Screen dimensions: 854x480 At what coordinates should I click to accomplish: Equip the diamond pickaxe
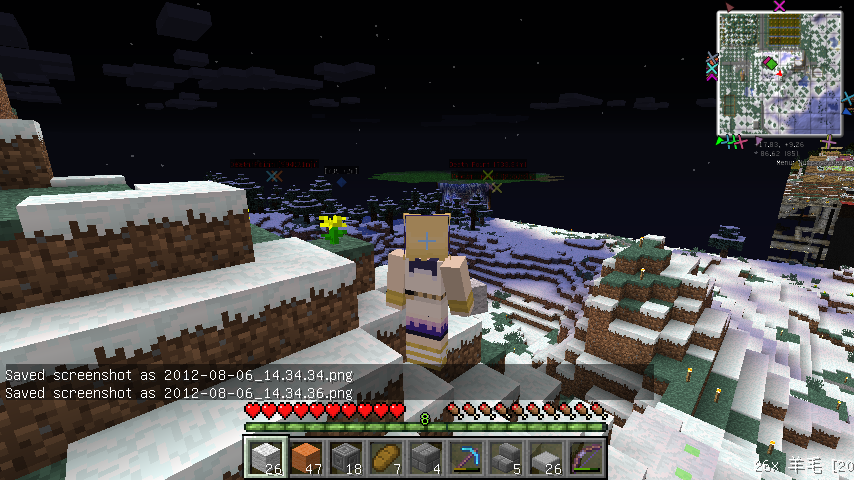click(x=466, y=458)
